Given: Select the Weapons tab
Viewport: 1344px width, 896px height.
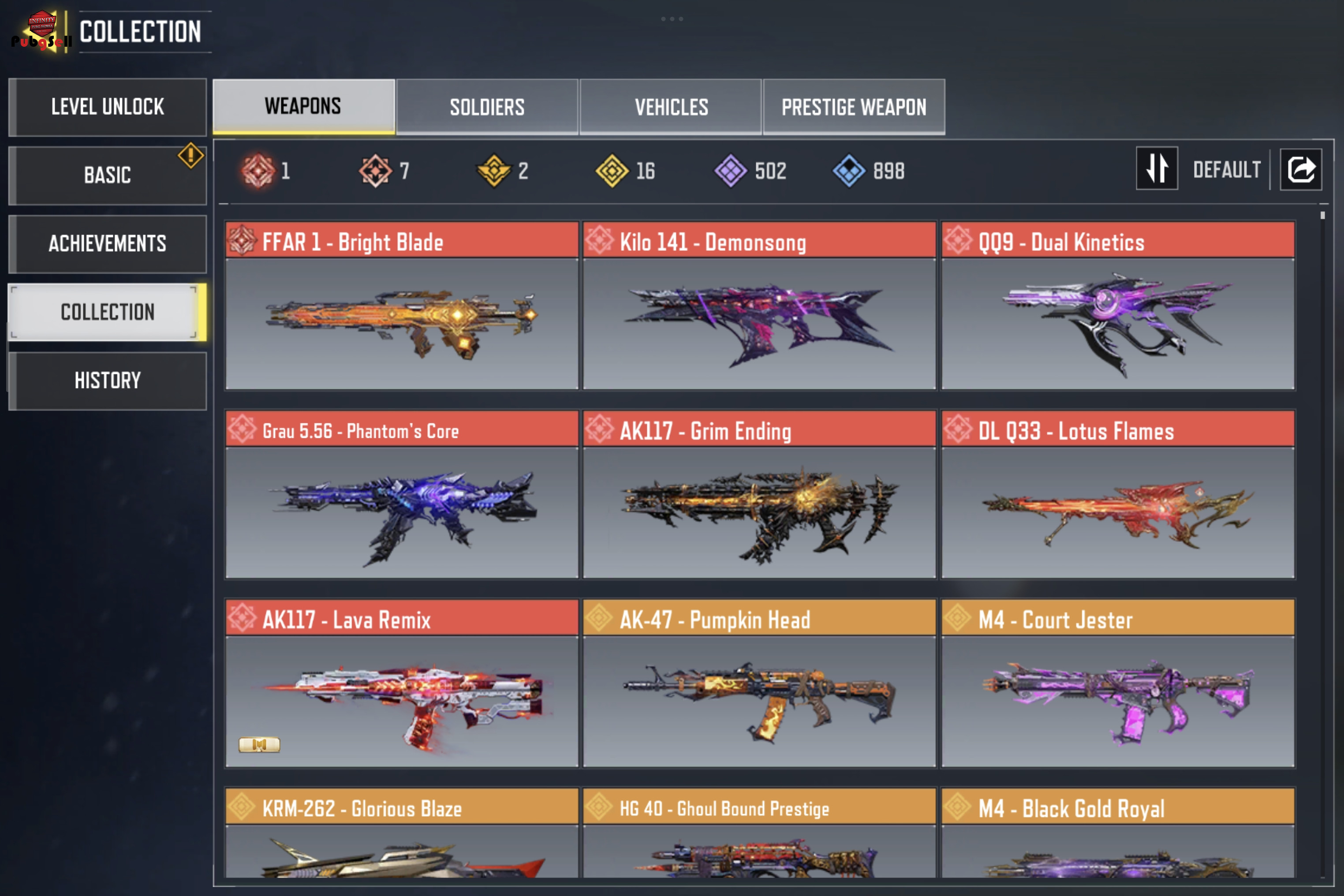Looking at the screenshot, I should point(303,107).
